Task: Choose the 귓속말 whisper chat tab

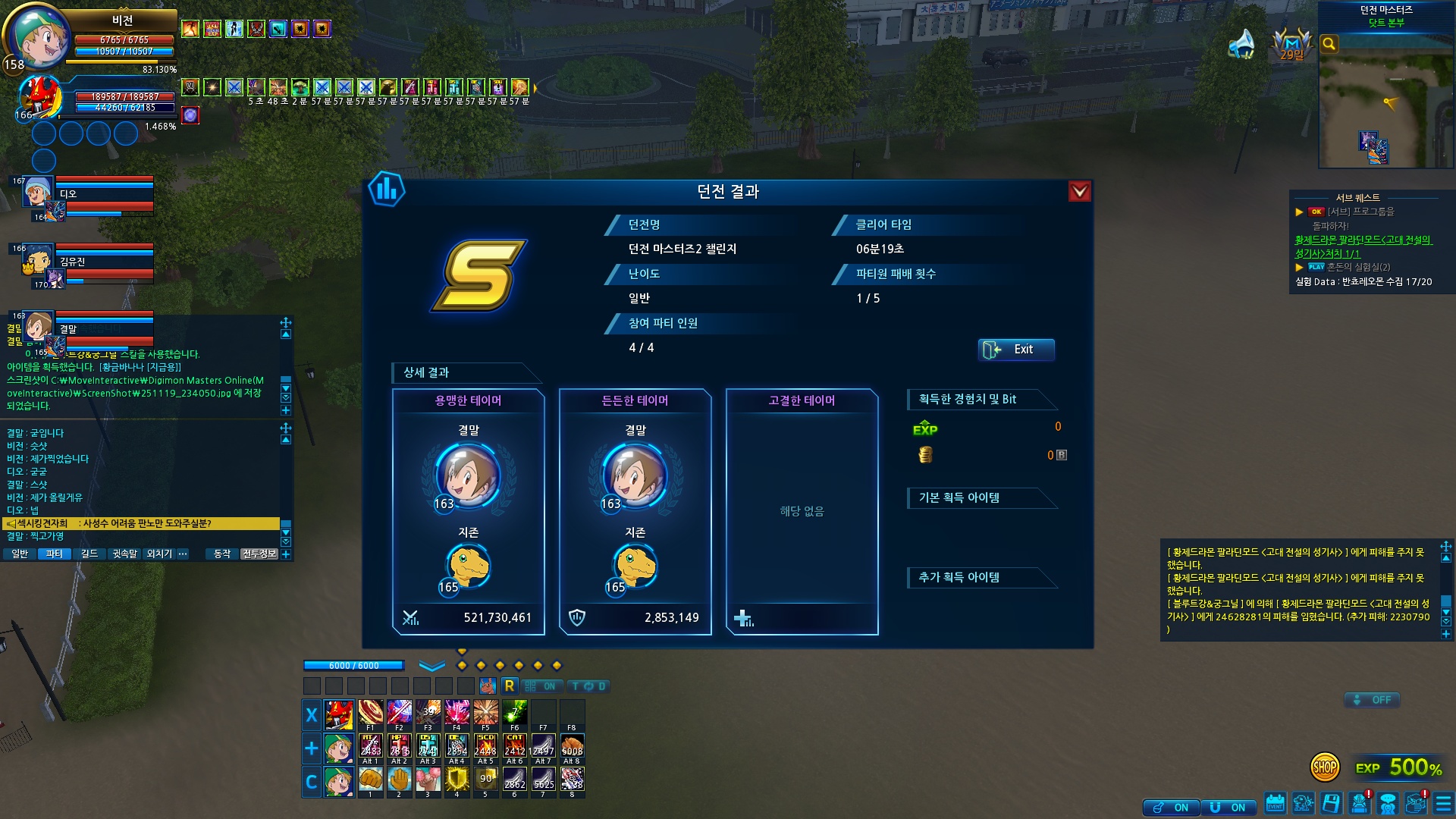Action: (x=125, y=554)
